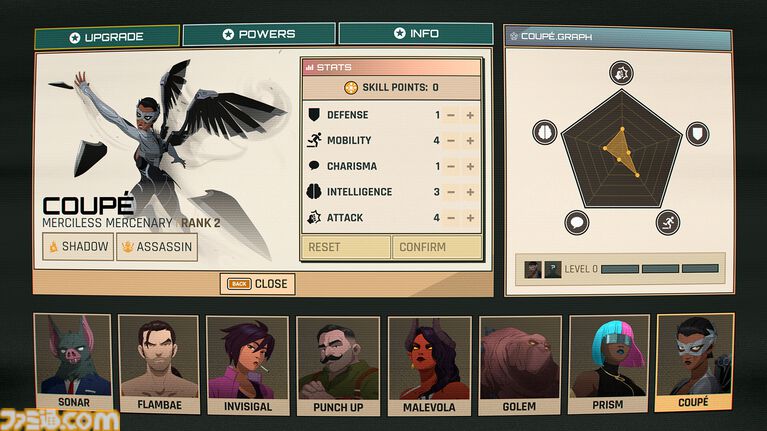The height and width of the screenshot is (431, 767).
Task: Confirm the stat changes
Action: point(436,247)
